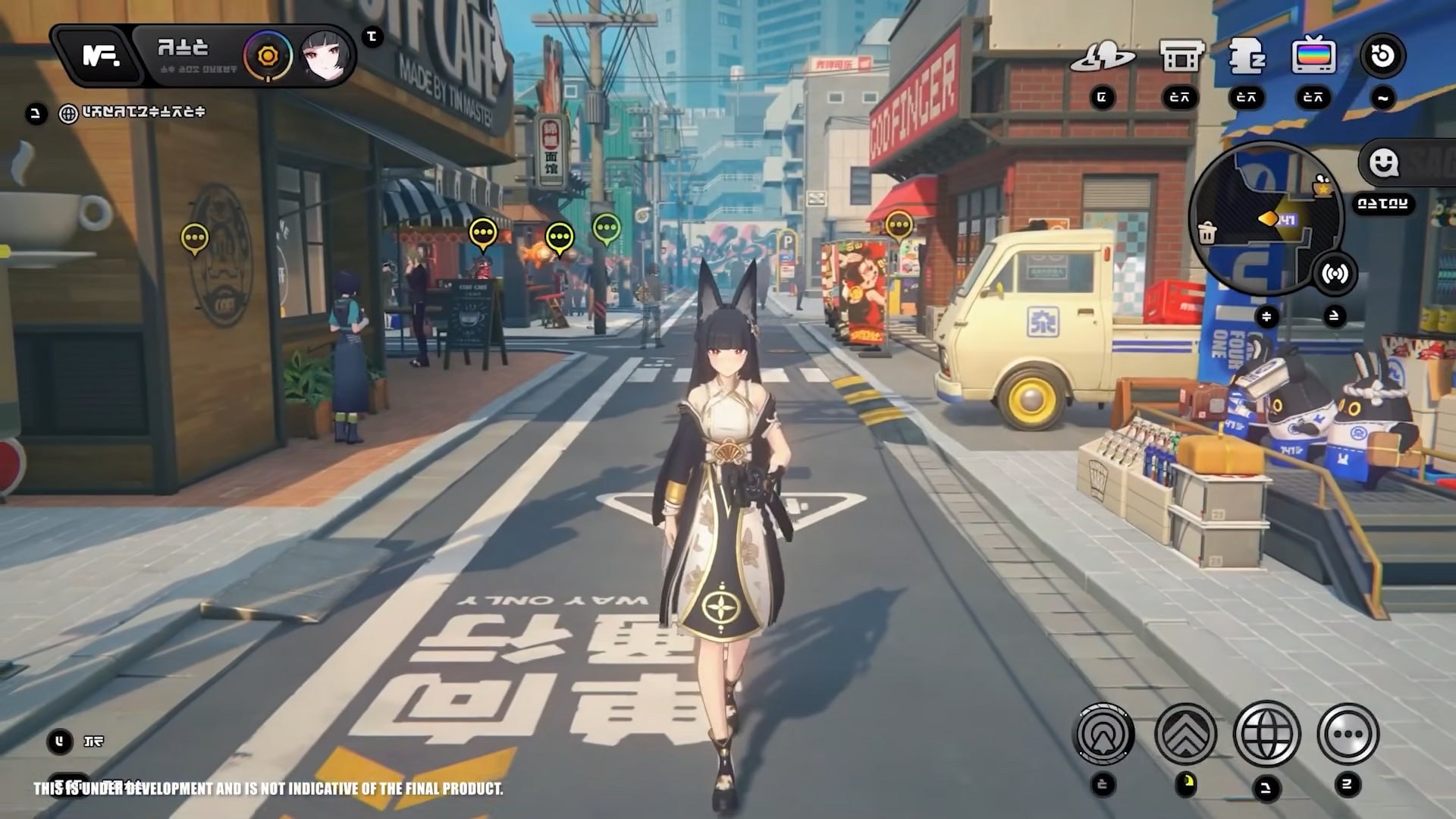Open the planet and figure icon menu
The height and width of the screenshot is (819, 1456).
(x=1102, y=57)
